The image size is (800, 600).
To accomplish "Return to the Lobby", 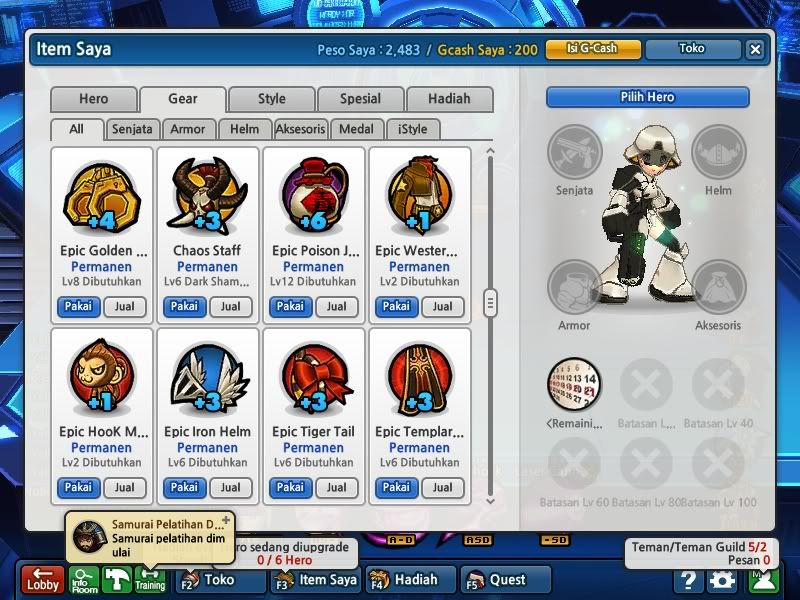I will tap(43, 580).
